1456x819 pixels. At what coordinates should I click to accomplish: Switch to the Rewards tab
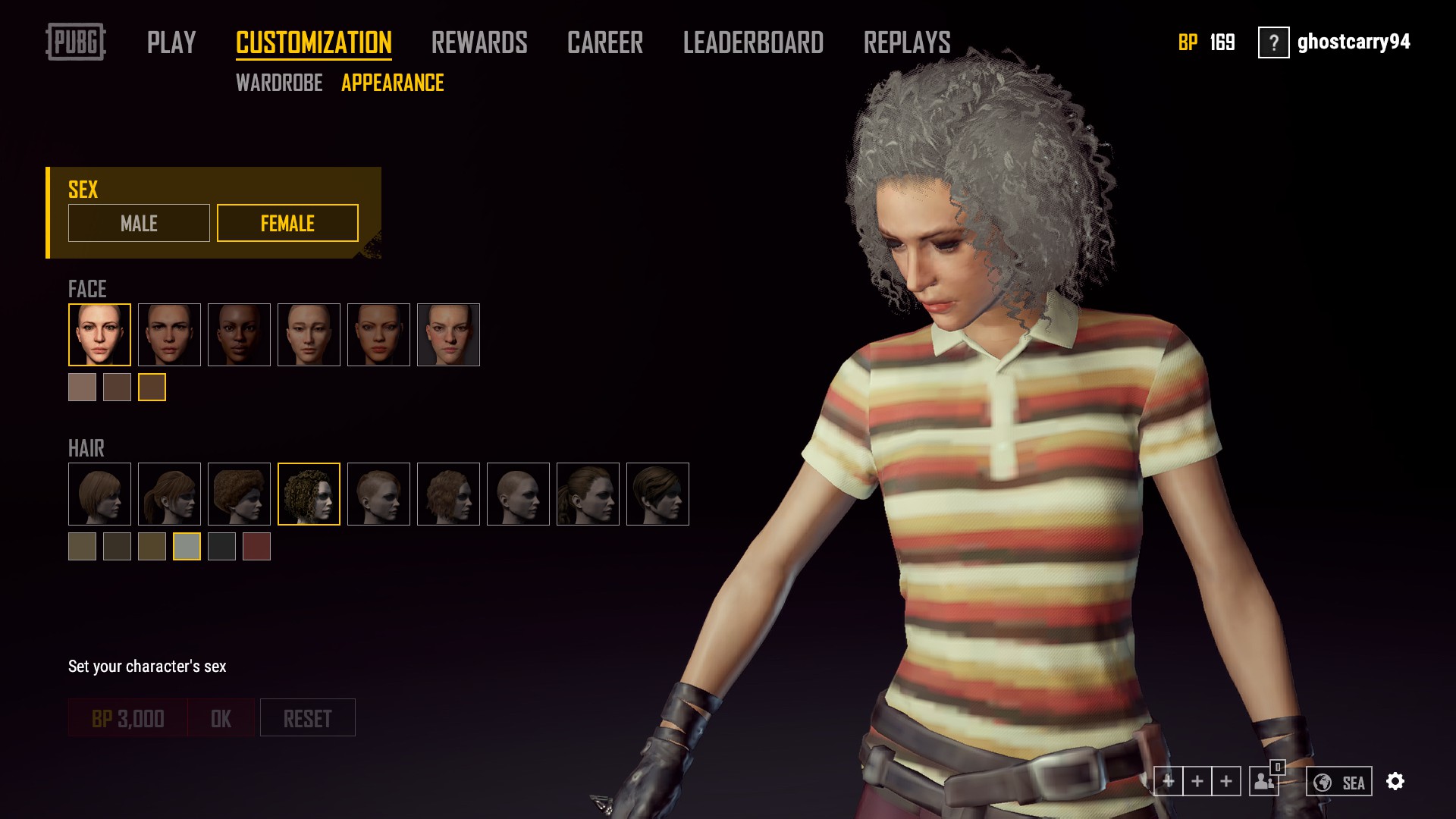(479, 42)
